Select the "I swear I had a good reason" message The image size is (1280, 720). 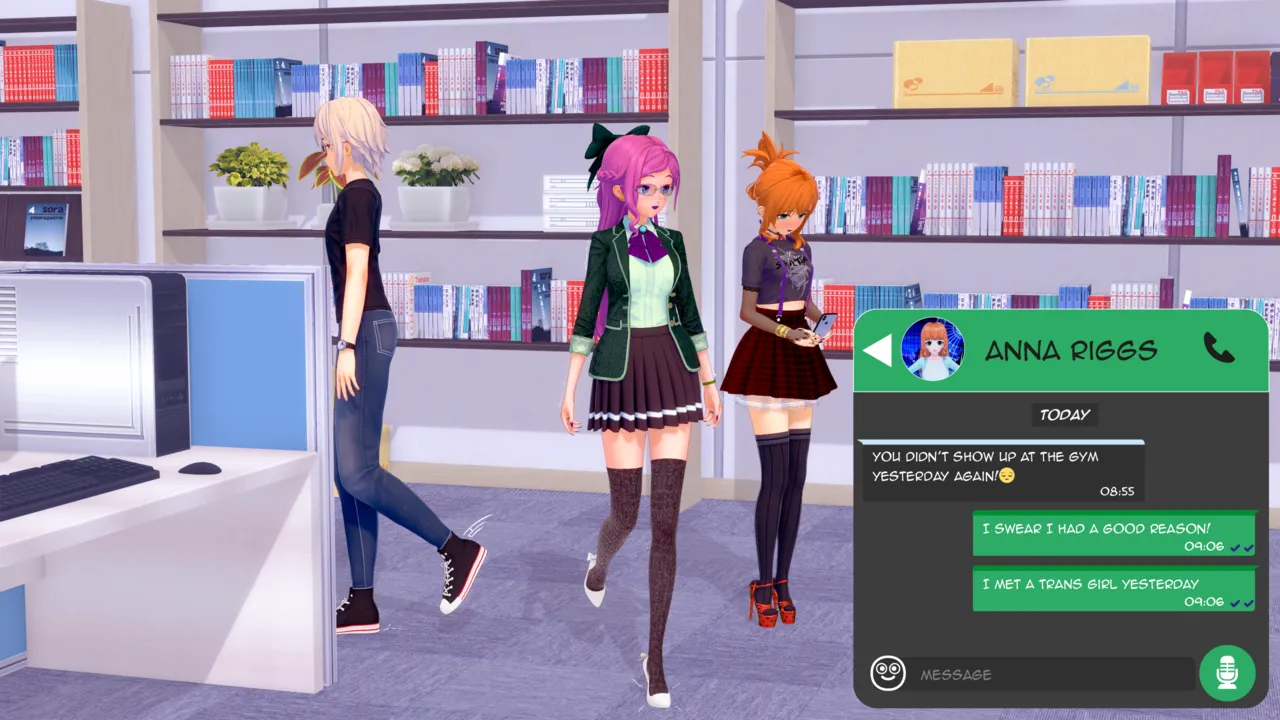(1114, 535)
